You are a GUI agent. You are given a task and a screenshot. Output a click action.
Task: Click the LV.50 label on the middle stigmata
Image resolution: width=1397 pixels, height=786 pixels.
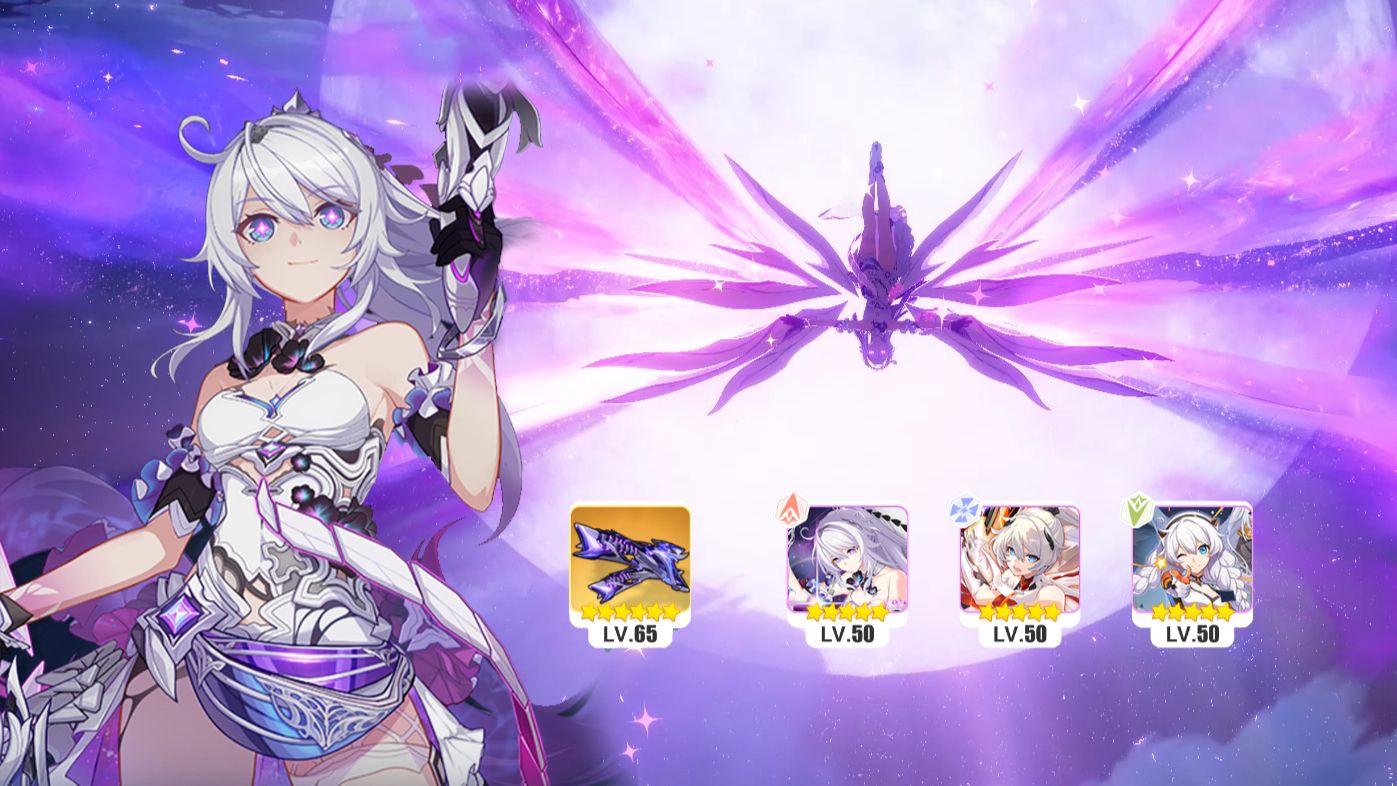1013,634
